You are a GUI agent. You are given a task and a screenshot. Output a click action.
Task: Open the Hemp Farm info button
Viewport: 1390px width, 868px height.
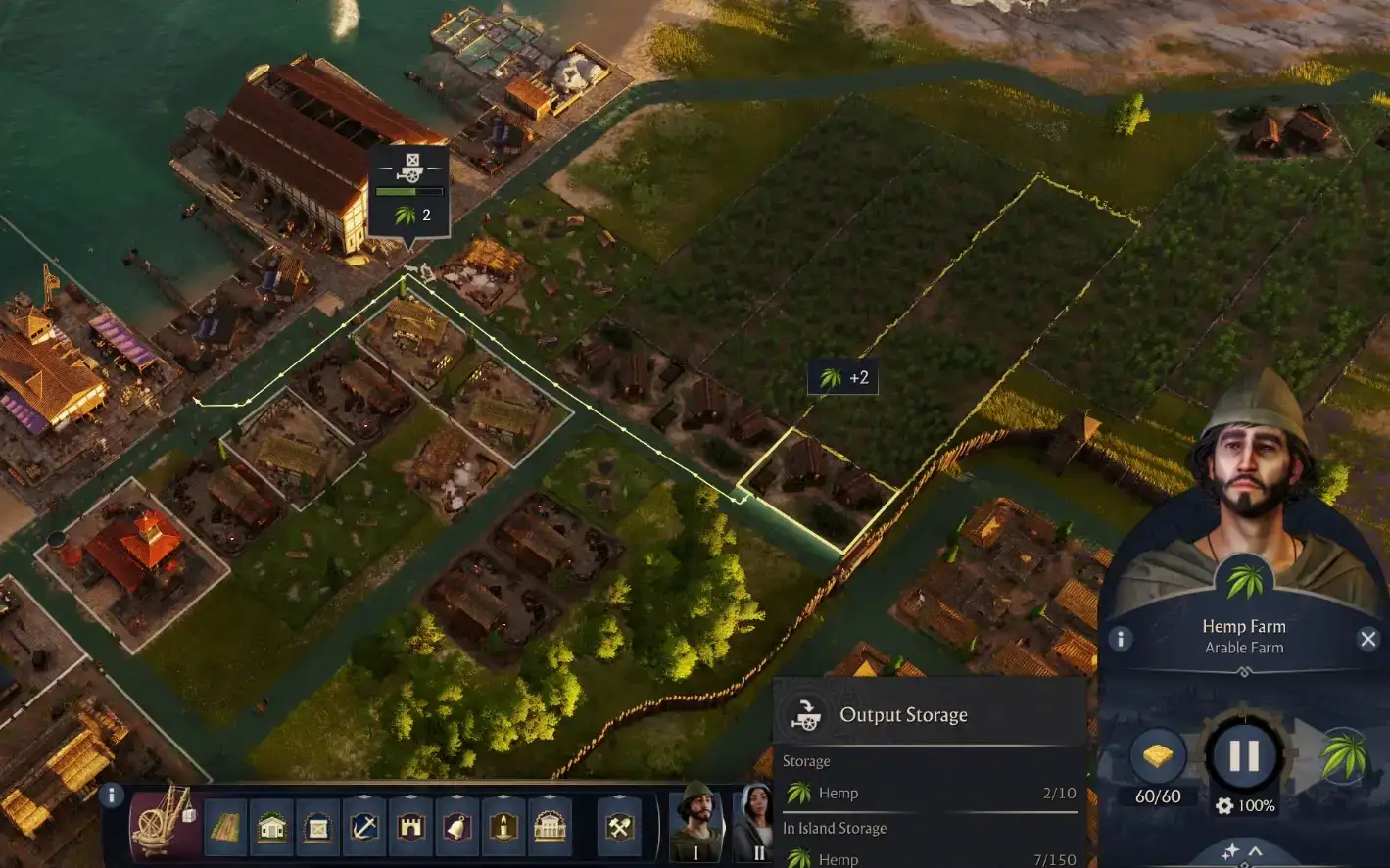click(1120, 640)
